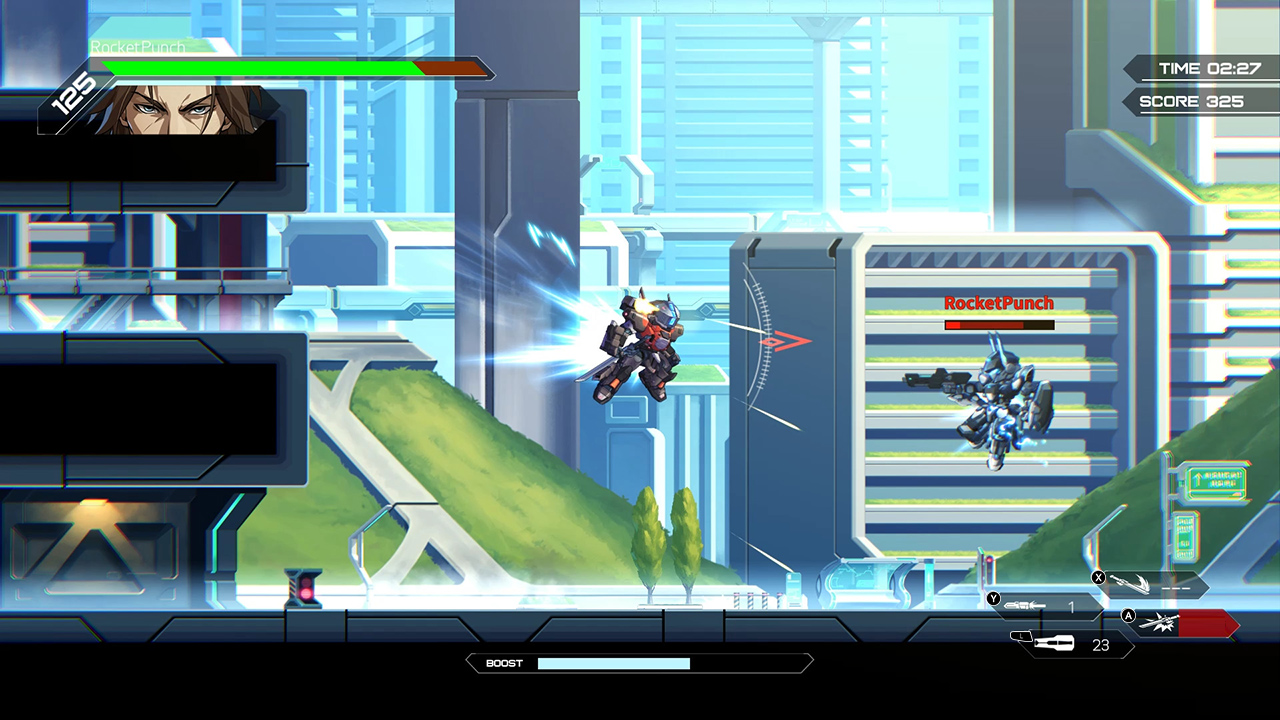The image size is (1280, 720).
Task: Click the red RocketPunch enemy name label
Action: (x=997, y=303)
